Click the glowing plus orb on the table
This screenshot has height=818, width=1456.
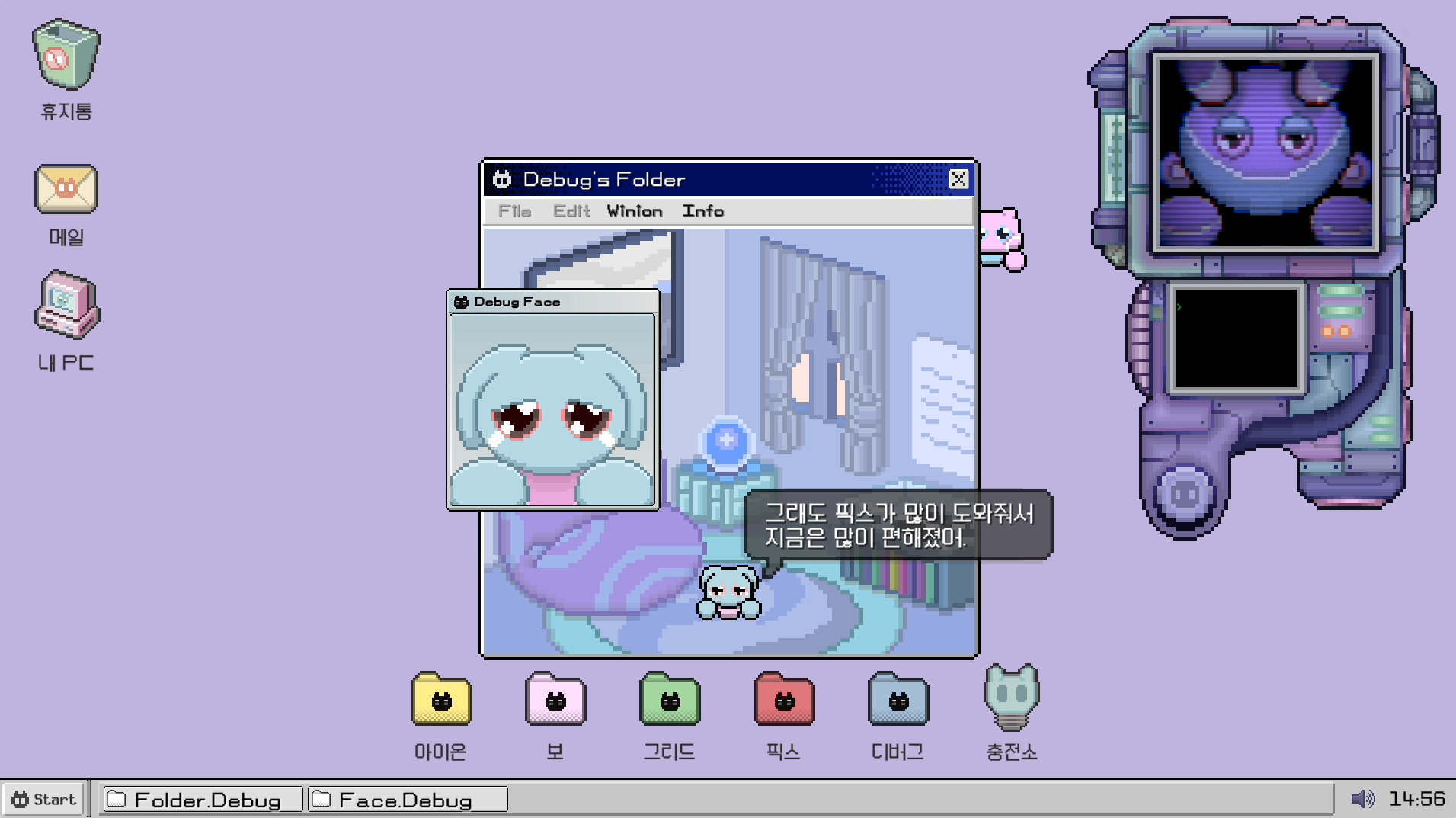(x=725, y=440)
